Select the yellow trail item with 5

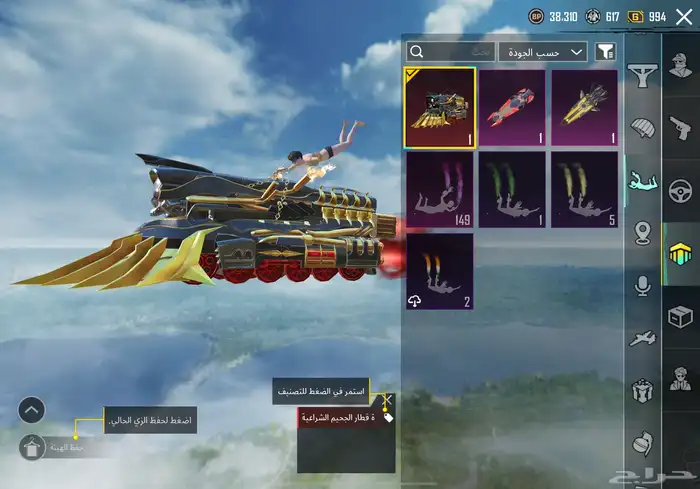coord(584,189)
